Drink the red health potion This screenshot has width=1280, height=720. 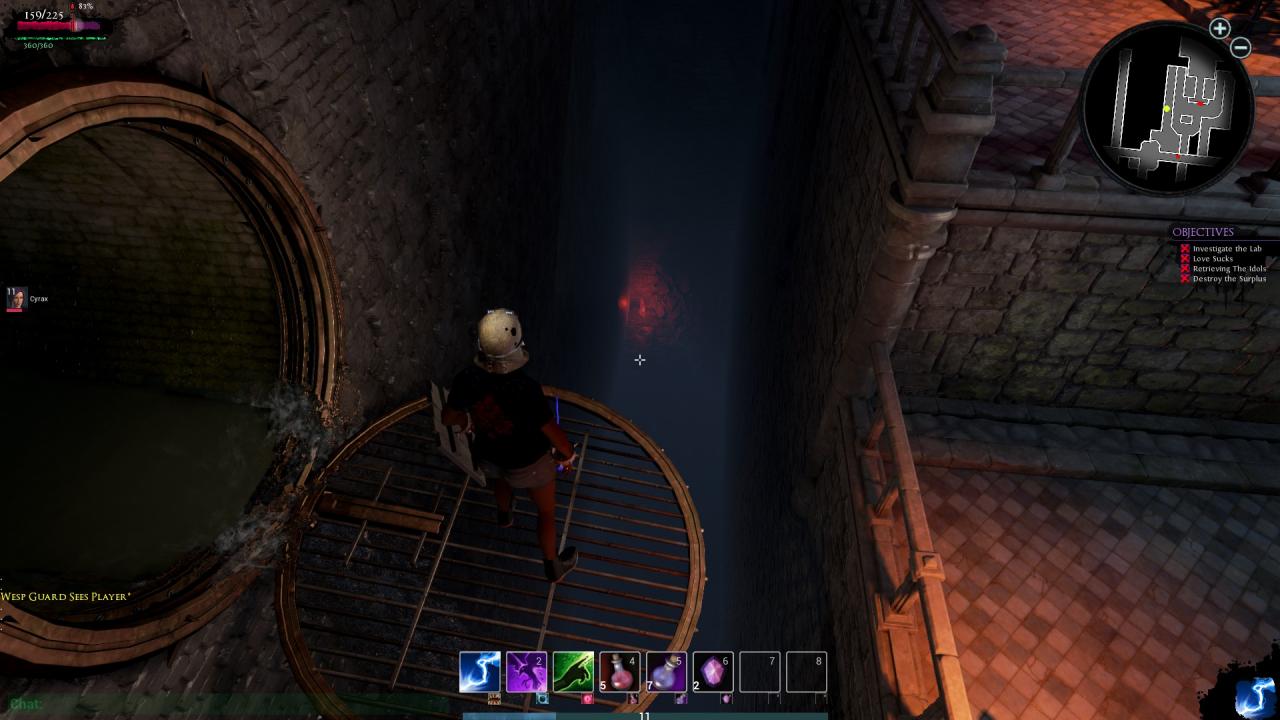pyautogui.click(x=620, y=672)
